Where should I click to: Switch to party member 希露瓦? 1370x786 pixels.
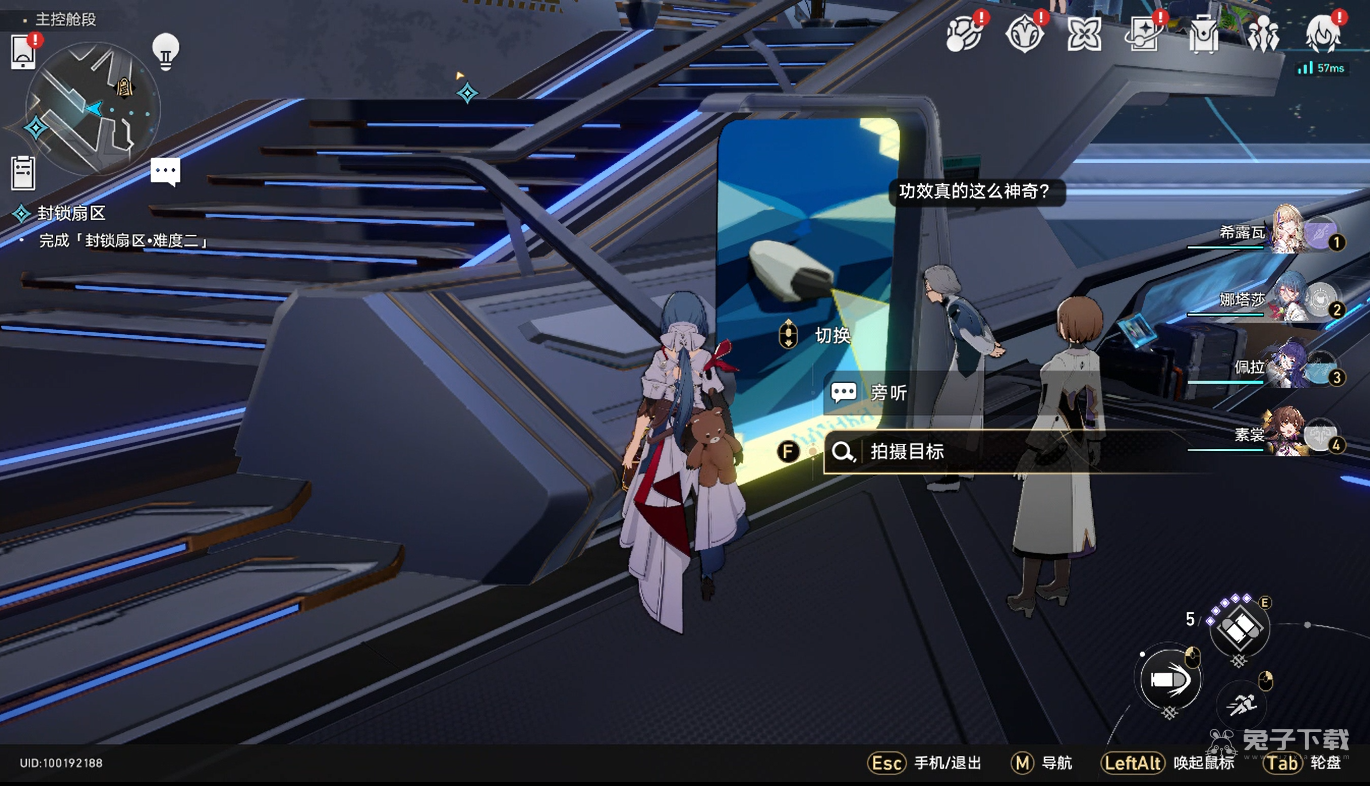(1290, 233)
